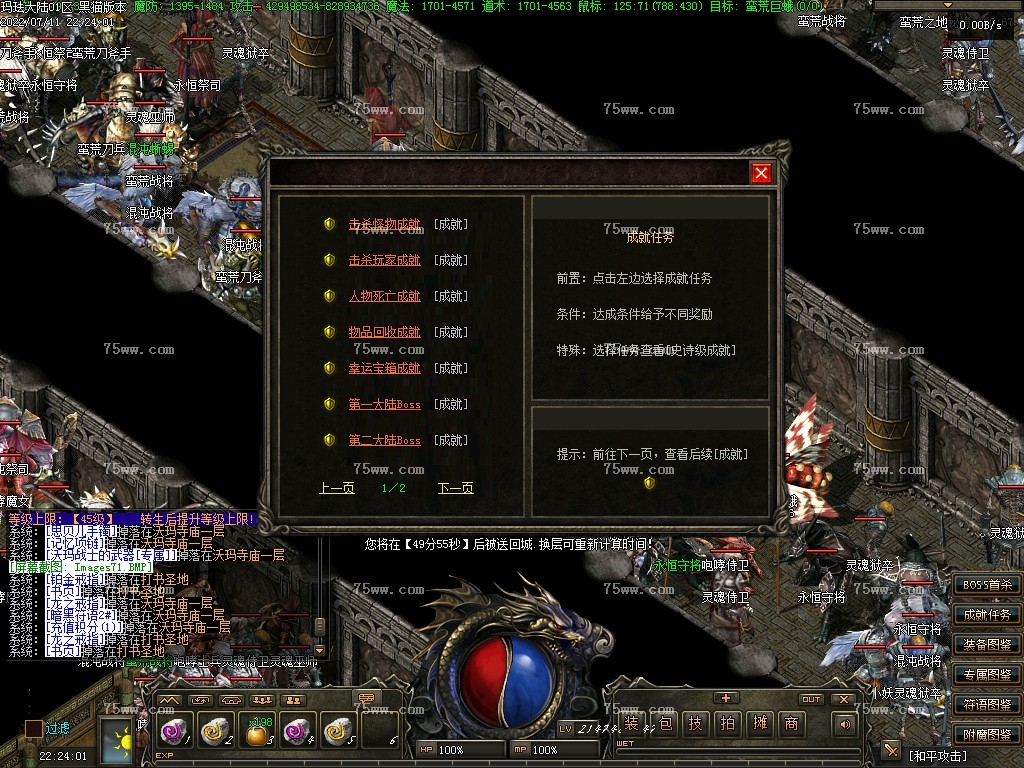Open the 附魔图鉴 enchant codex

click(x=986, y=733)
